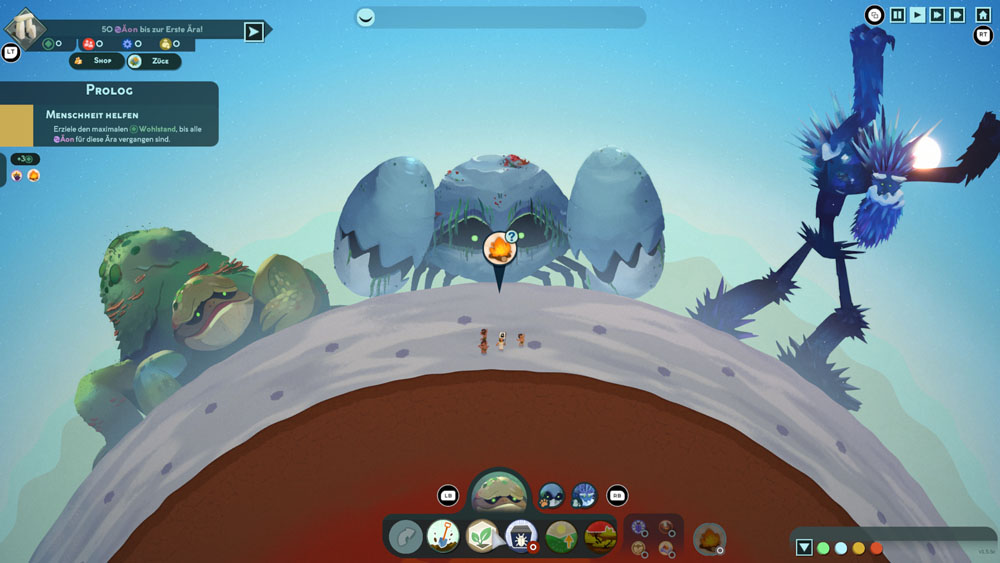The image size is (1000, 563).
Task: Choose the red savanna ability
Action: click(x=600, y=536)
